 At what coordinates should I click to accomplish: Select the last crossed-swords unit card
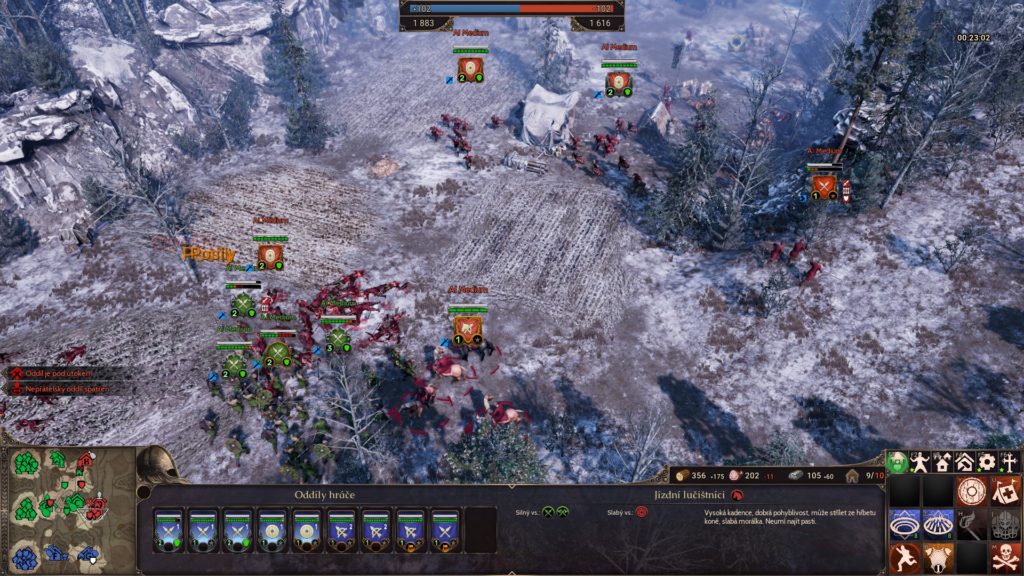(445, 530)
